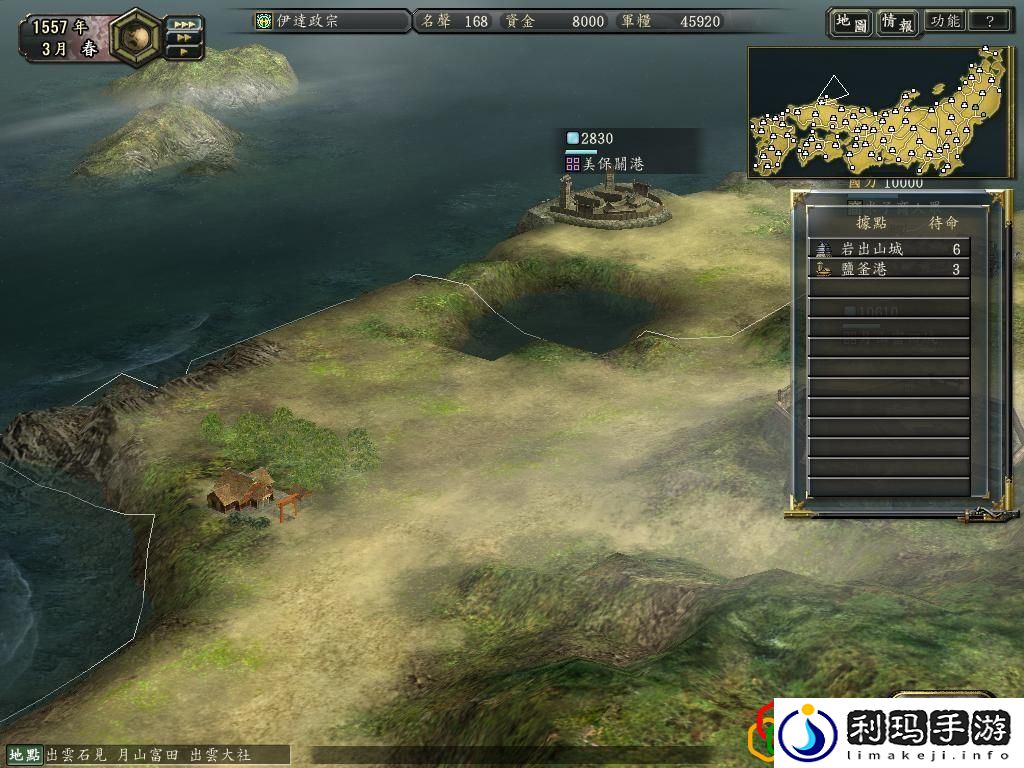Screen dimensions: 1024x768
Task: Select the 美保關港 port label
Action: (612, 163)
